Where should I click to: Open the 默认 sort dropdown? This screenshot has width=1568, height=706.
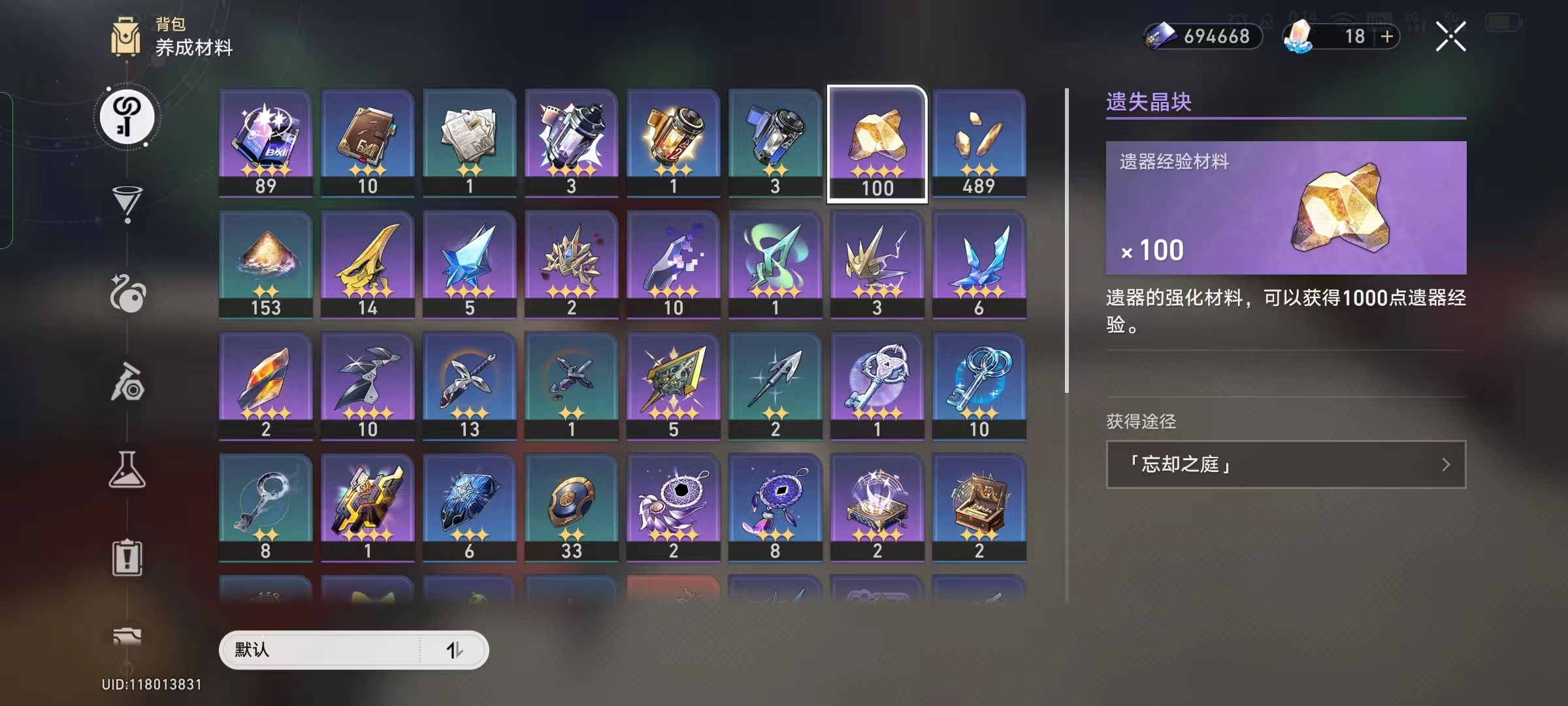pyautogui.click(x=320, y=650)
